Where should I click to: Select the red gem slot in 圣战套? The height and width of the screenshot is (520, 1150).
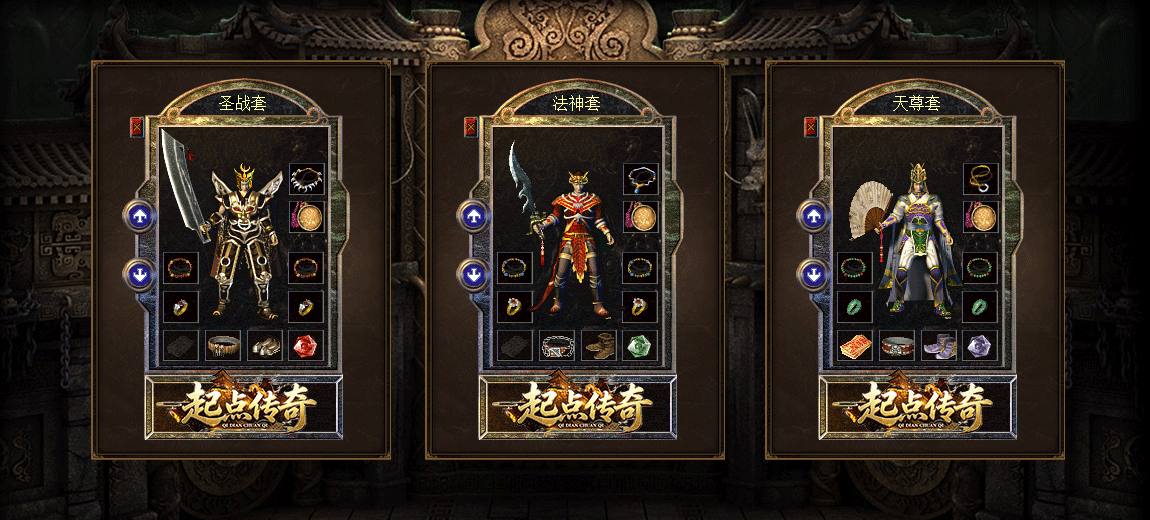[x=306, y=346]
